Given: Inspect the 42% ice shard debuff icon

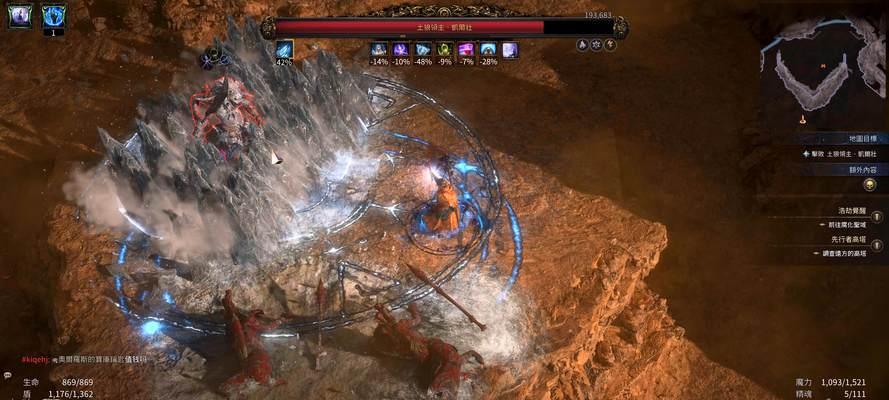Looking at the screenshot, I should (284, 49).
